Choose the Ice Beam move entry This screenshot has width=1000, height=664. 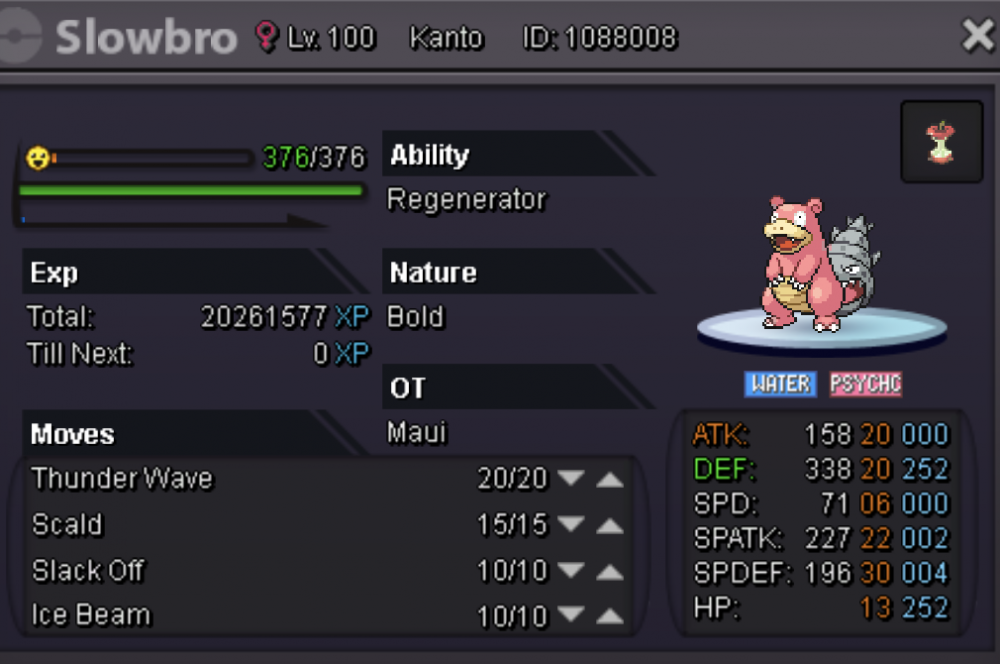point(91,615)
